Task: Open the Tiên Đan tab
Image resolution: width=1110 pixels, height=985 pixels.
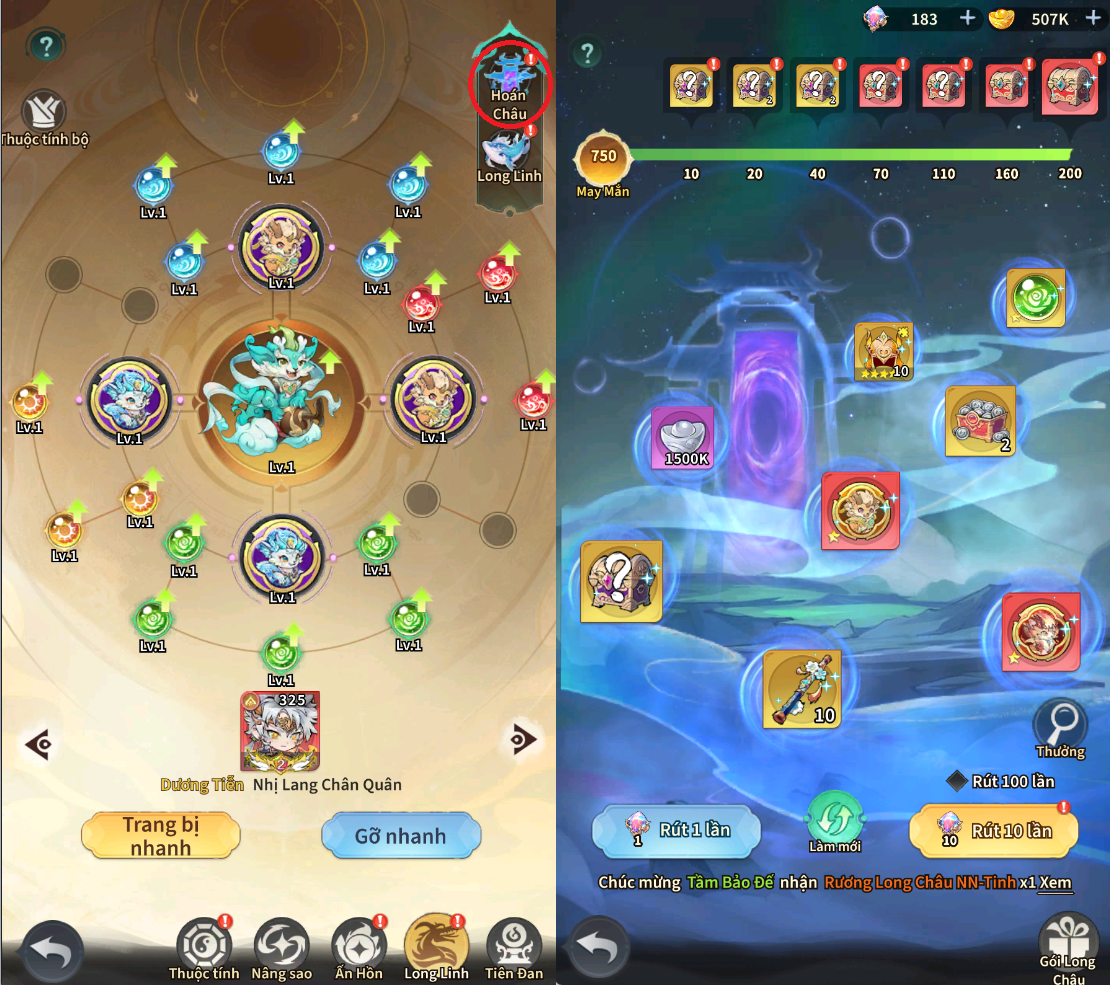Action: point(514,947)
